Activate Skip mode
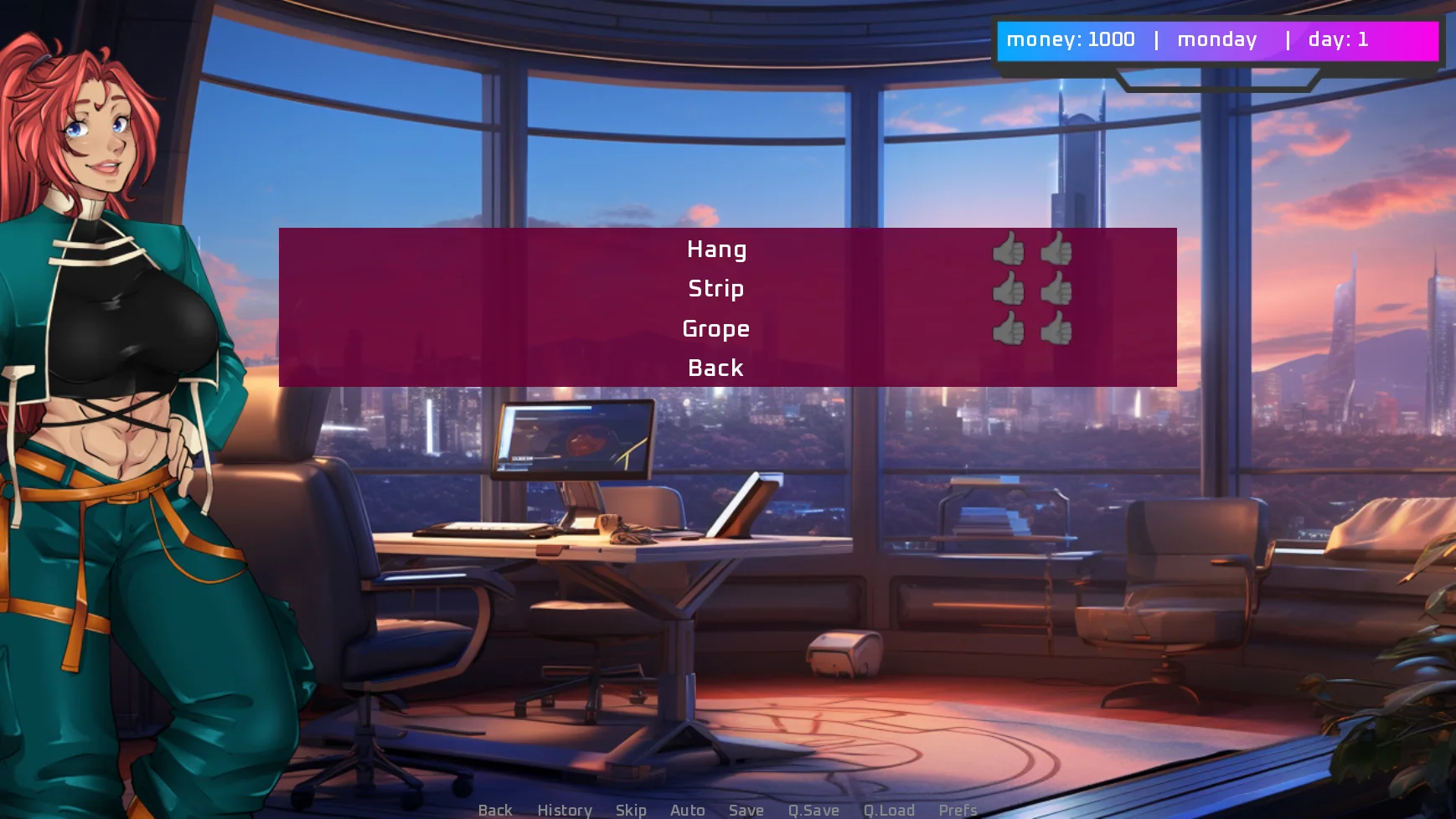Viewport: 1456px width, 819px height. (x=631, y=810)
